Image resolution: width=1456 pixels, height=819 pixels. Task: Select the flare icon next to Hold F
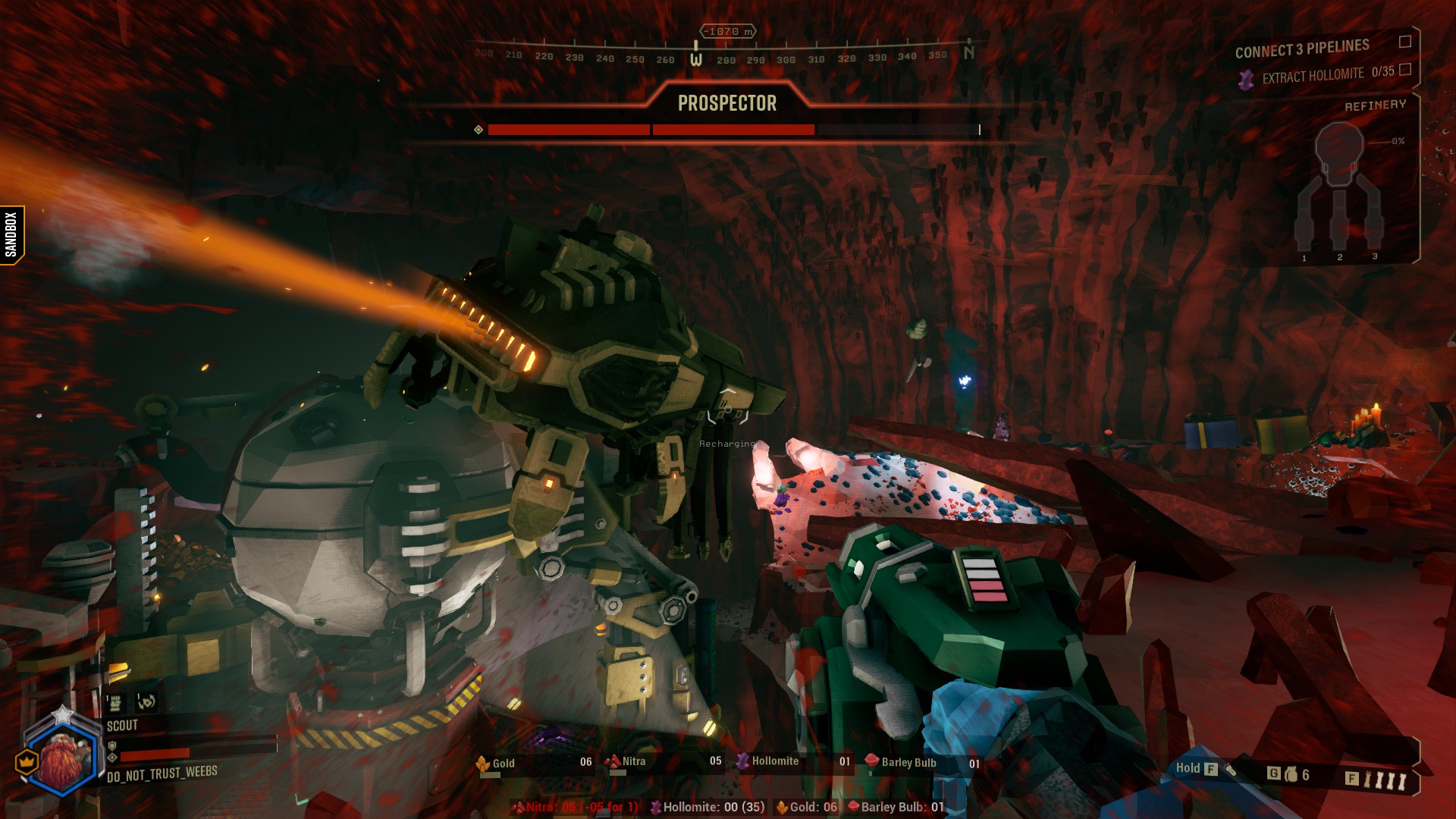(1230, 770)
